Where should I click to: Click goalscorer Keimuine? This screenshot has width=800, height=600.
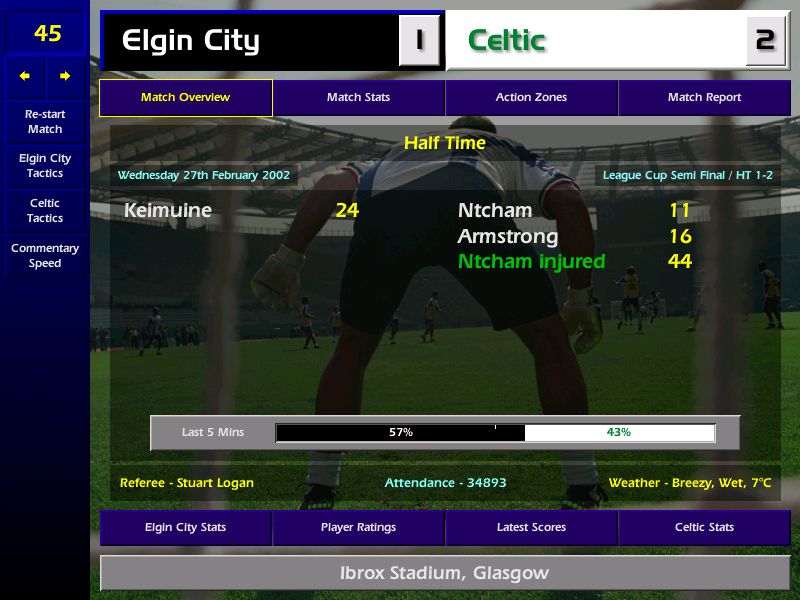coord(168,211)
